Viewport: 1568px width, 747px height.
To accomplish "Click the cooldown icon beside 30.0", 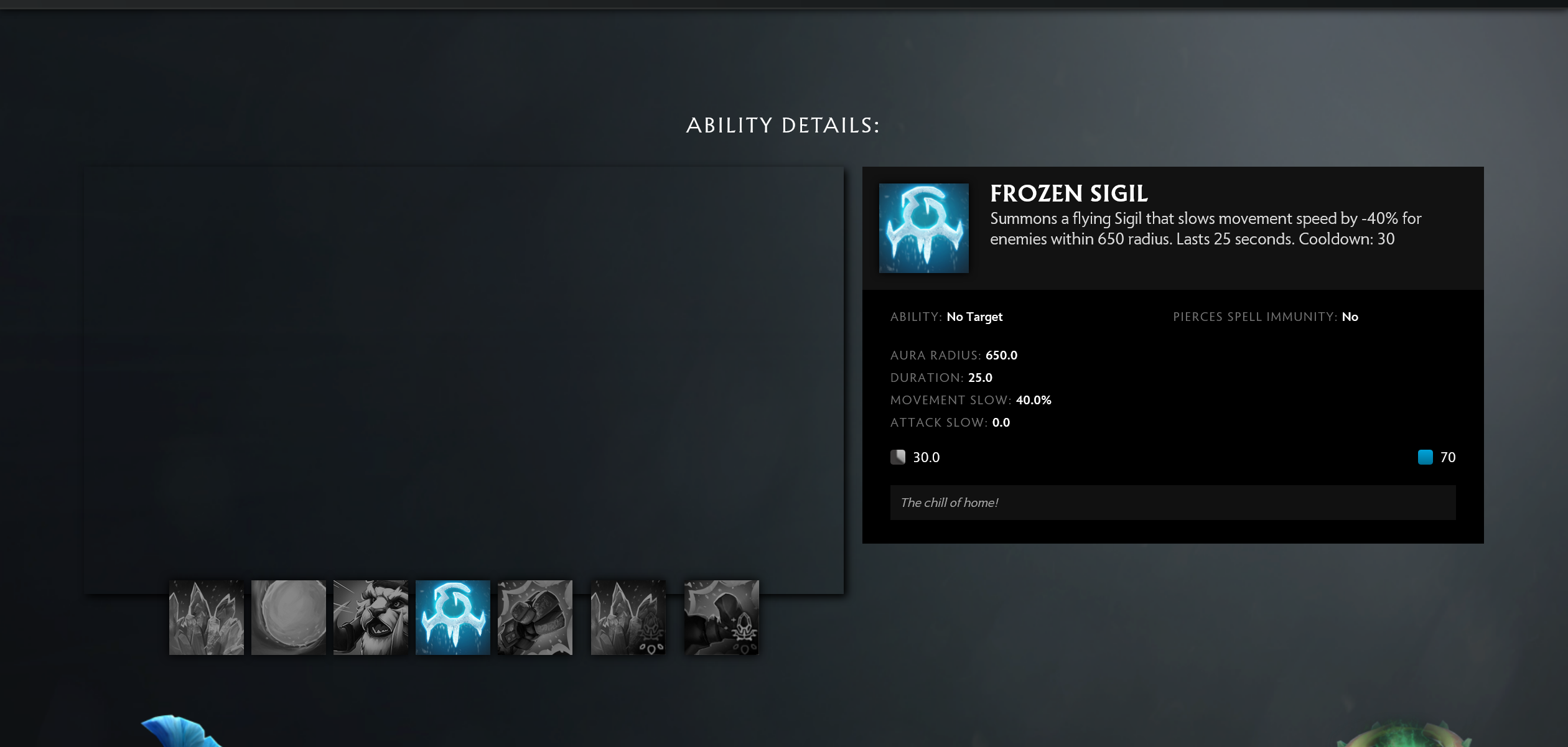I will coord(898,457).
